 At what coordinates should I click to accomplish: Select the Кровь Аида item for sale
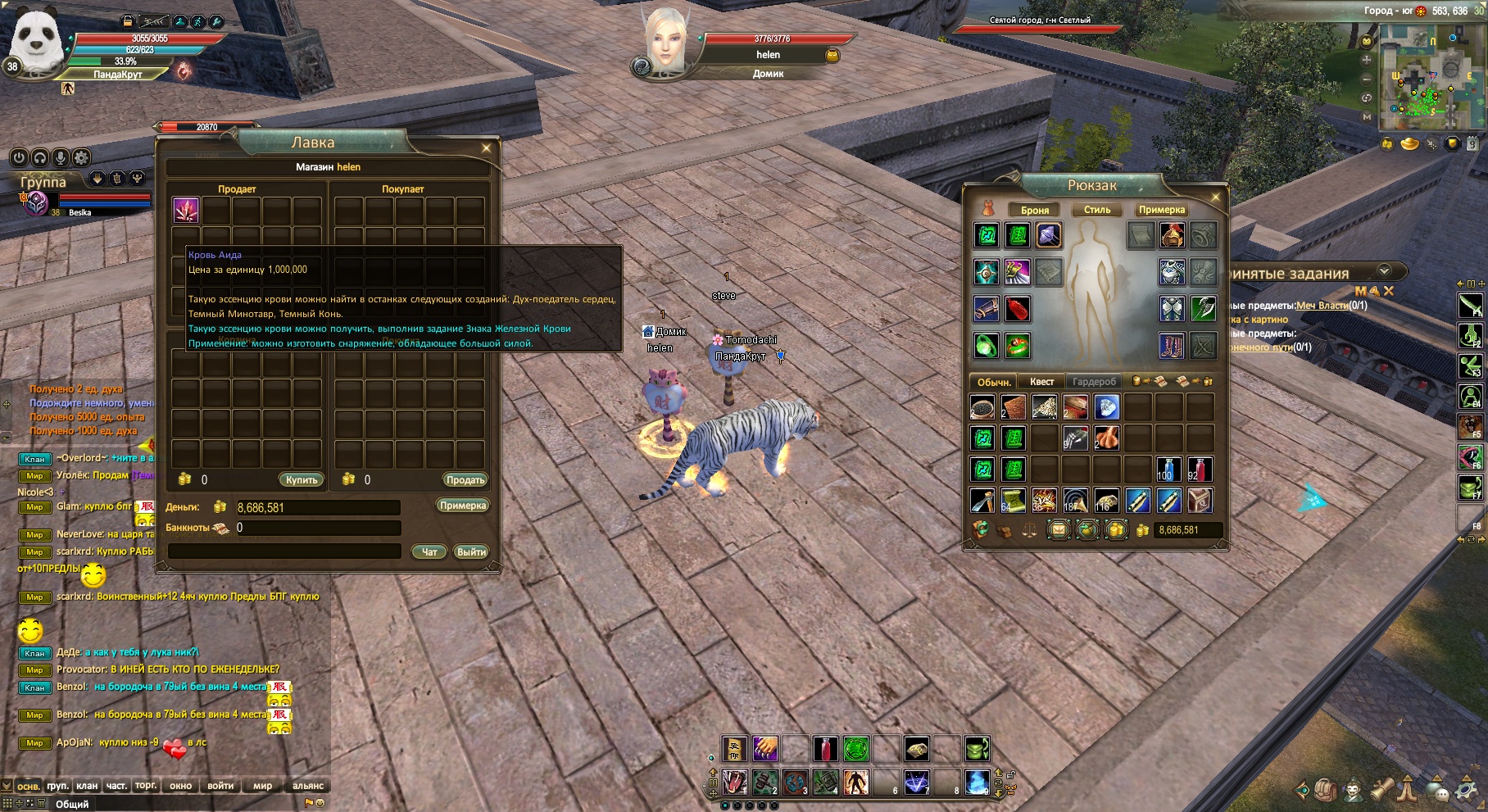point(186,211)
